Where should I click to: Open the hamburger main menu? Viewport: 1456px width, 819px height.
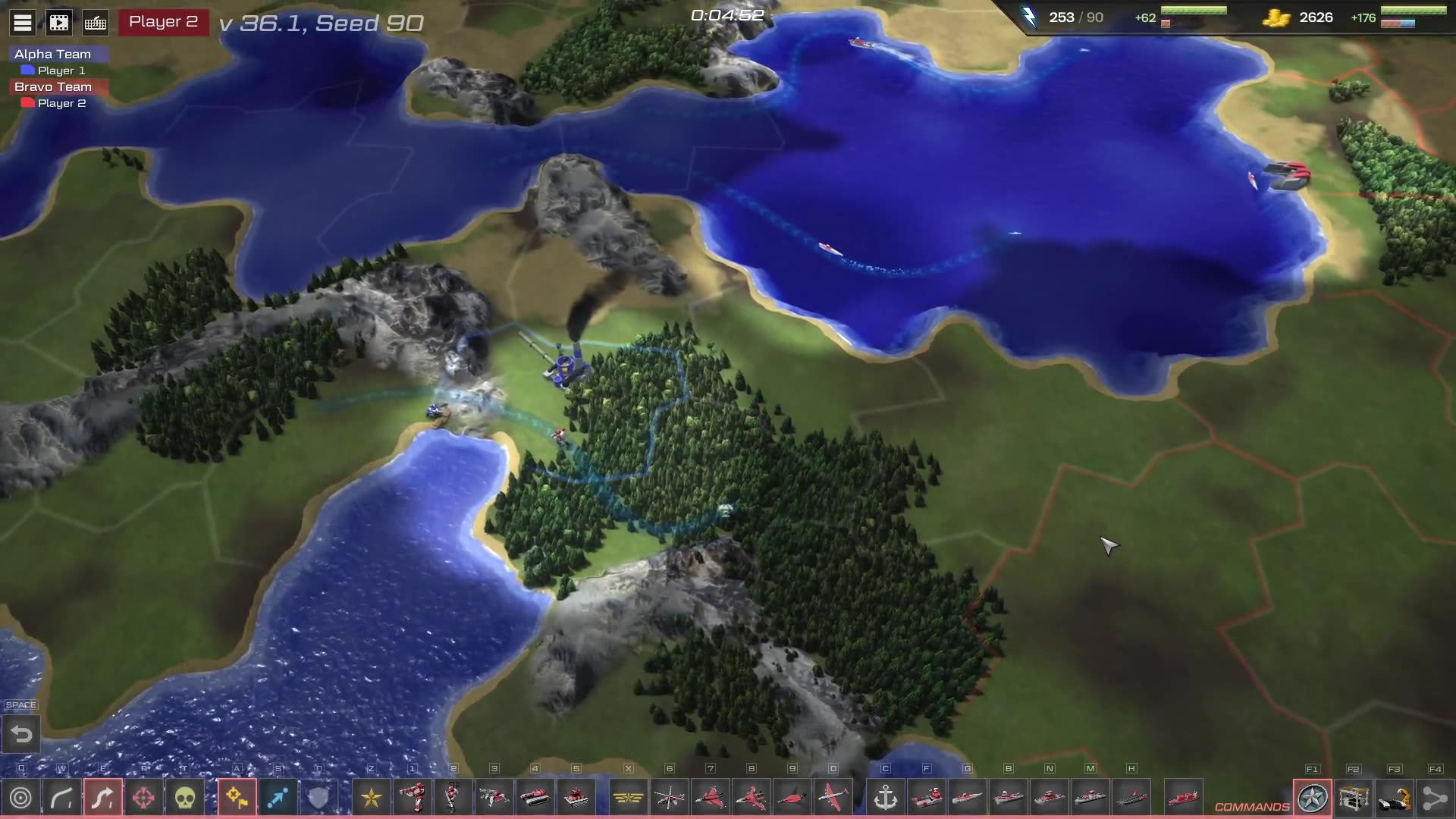23,23
